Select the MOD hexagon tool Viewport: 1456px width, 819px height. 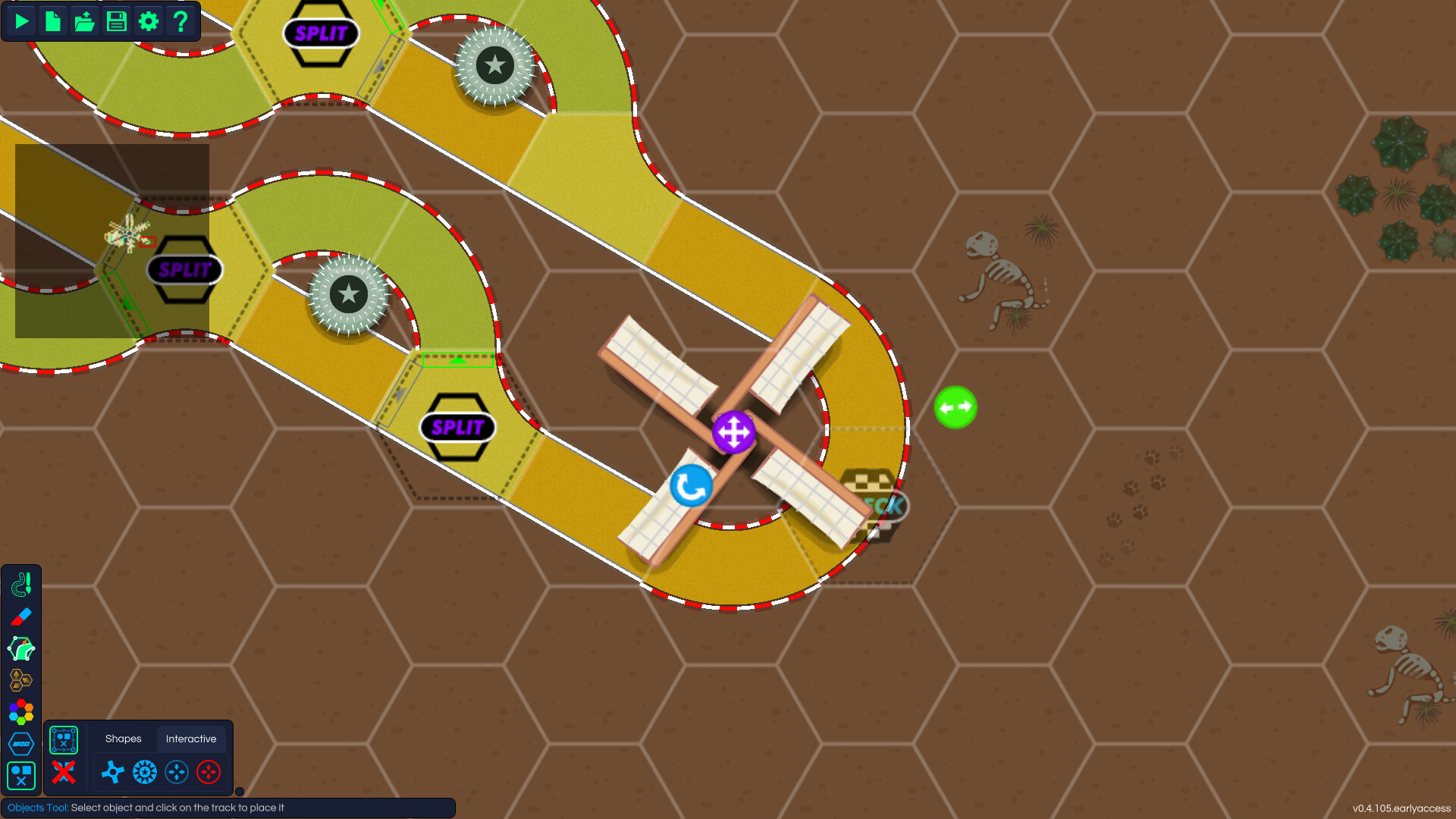(x=20, y=744)
